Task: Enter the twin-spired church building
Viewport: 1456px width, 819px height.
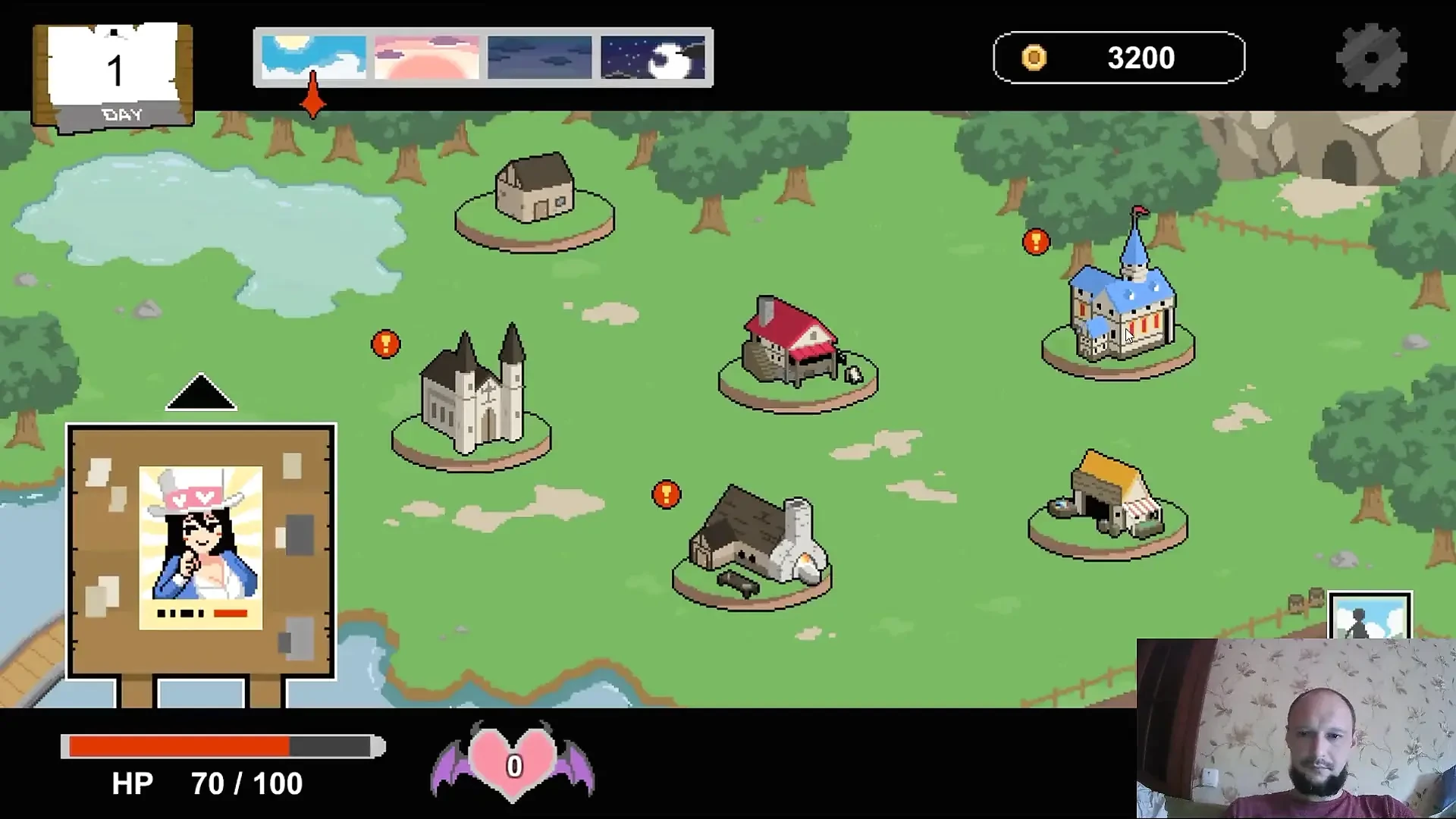Action: point(473,394)
